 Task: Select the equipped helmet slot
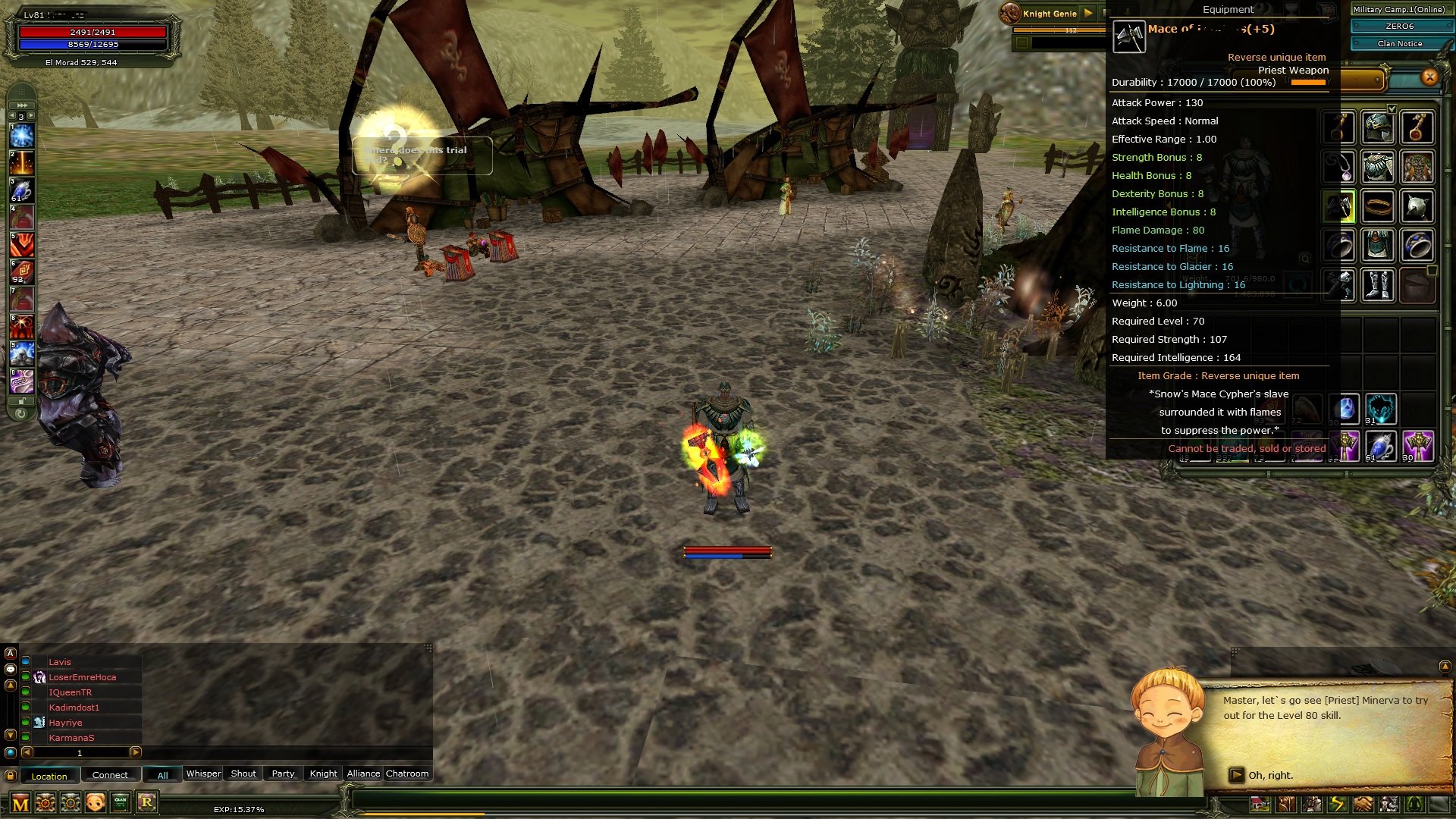[1377, 127]
